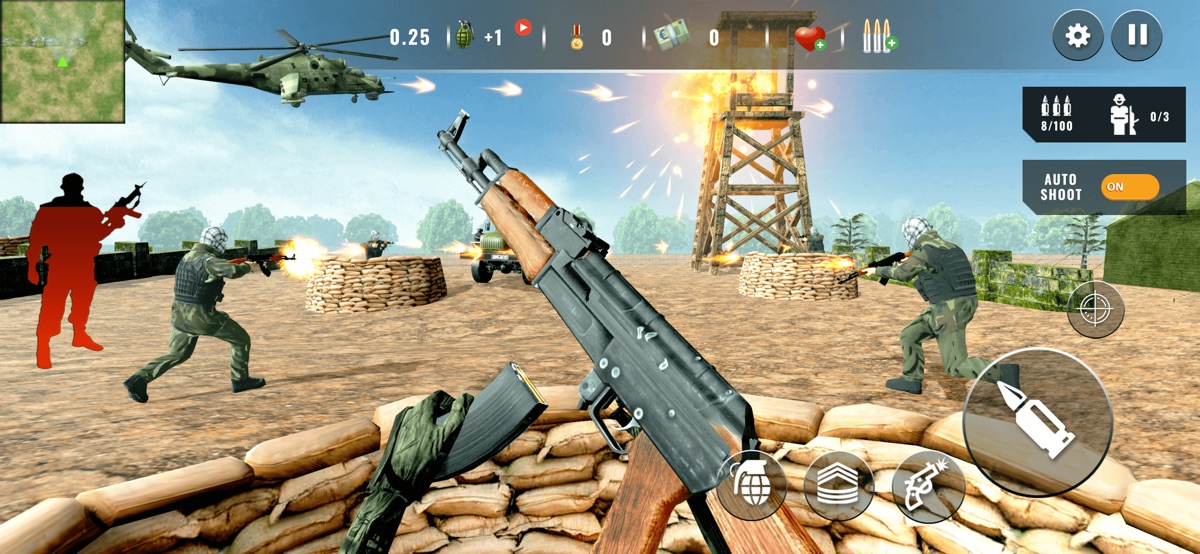This screenshot has width=1200, height=554.
Task: Pause the game
Action: point(1137,36)
